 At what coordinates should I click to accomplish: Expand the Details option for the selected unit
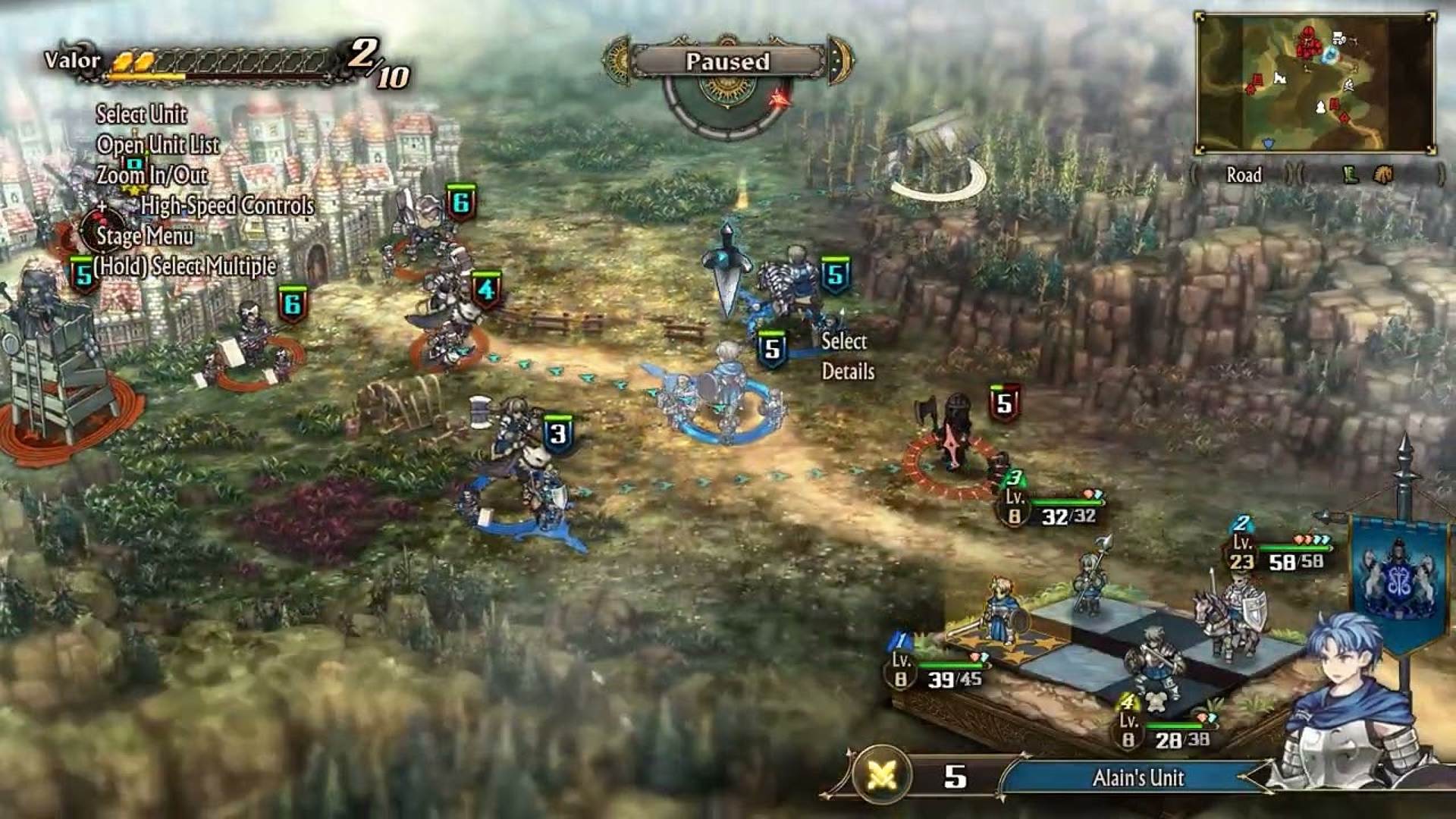pos(848,372)
